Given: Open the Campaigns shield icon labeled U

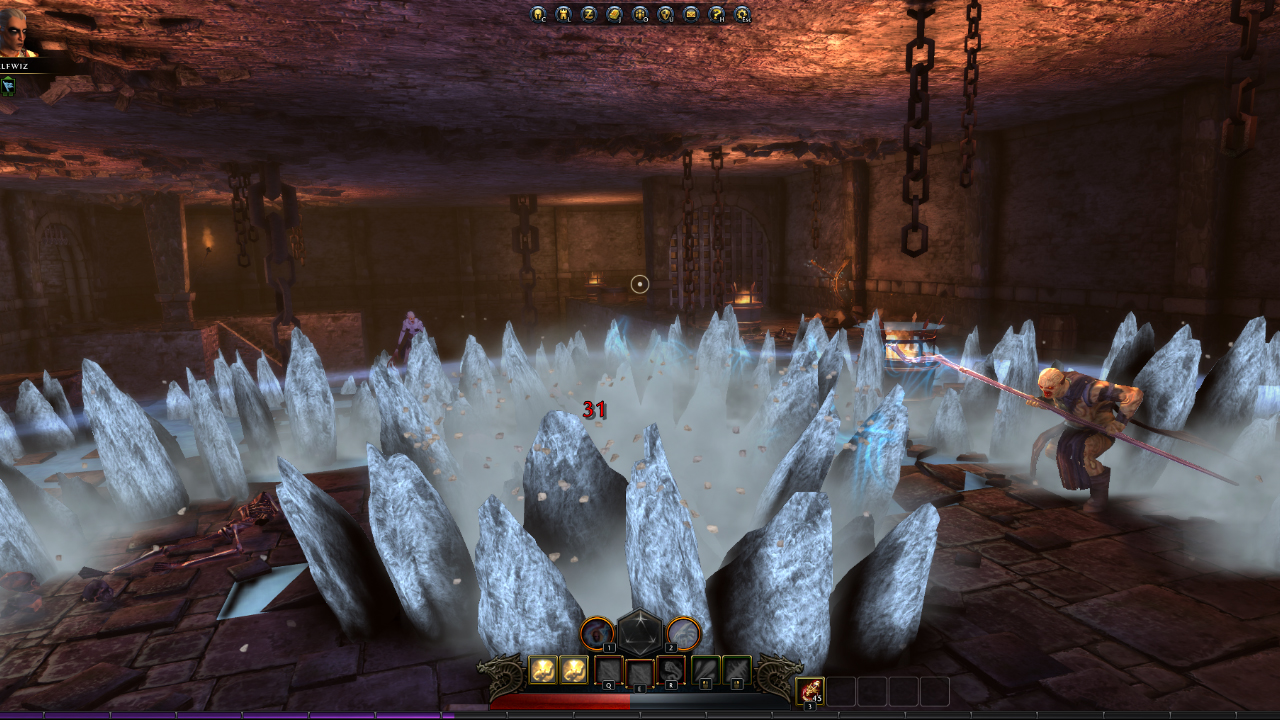Looking at the screenshot, I should tap(665, 15).
